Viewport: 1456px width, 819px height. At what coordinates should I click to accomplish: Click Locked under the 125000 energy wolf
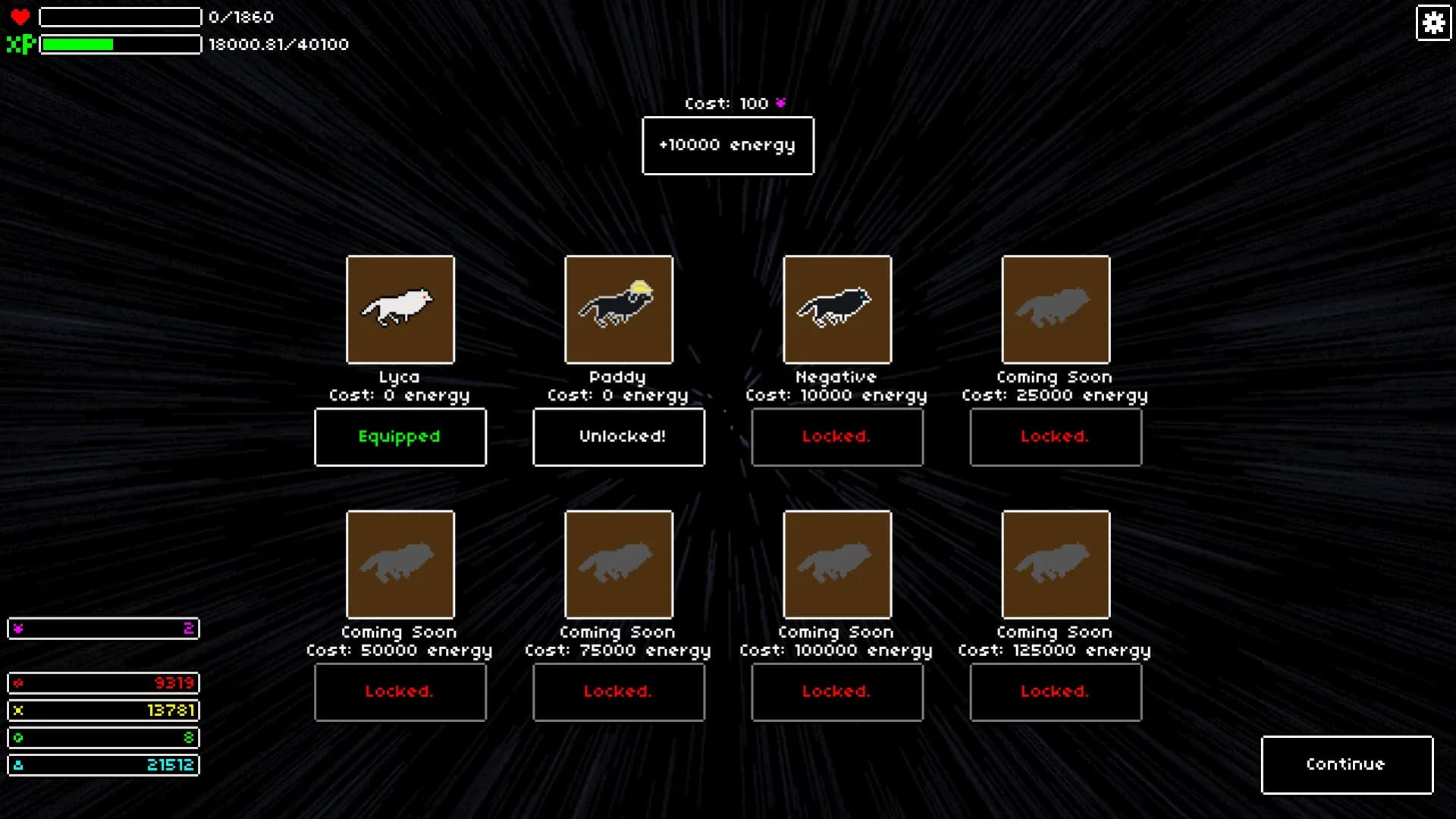click(1056, 692)
